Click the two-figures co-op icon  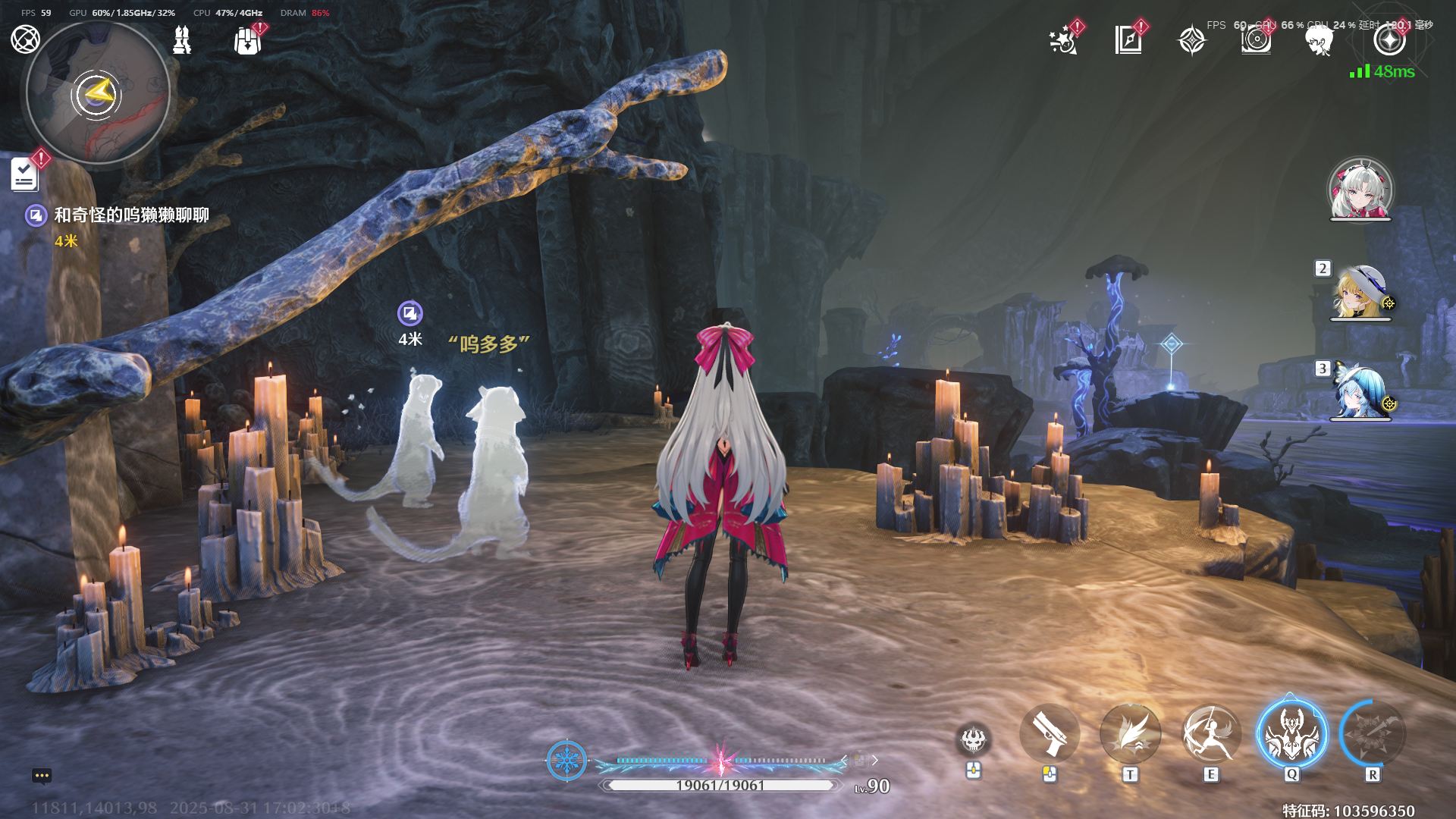pos(182,39)
